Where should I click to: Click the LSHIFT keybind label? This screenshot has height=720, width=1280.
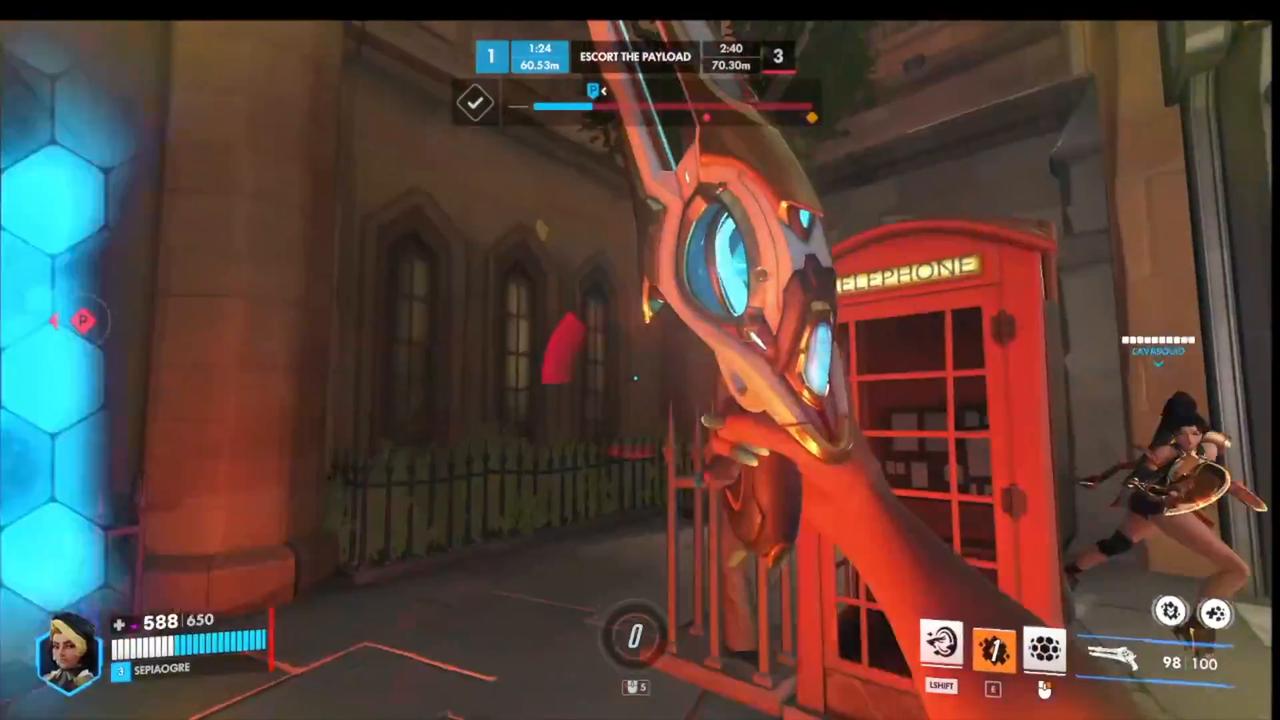(941, 685)
